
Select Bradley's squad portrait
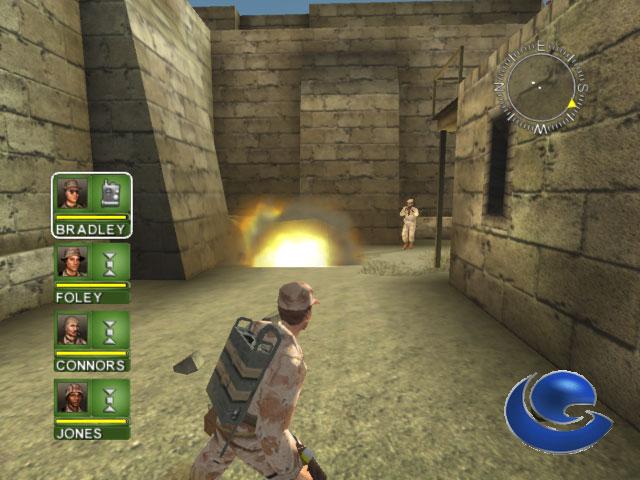(73, 193)
